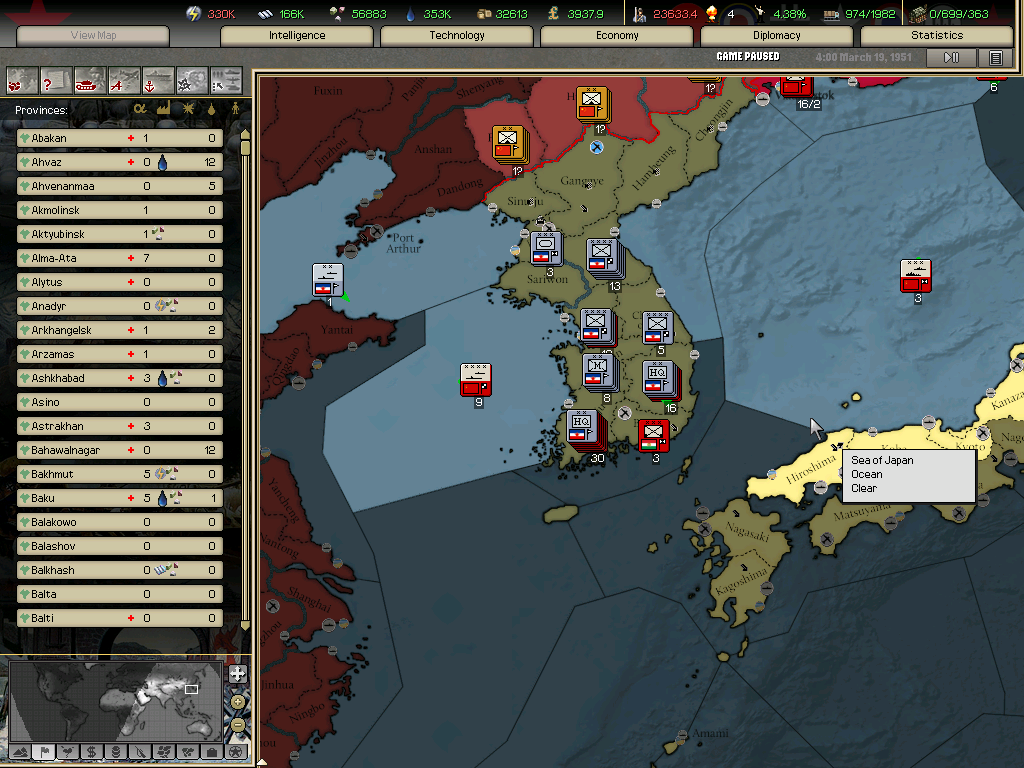Image resolution: width=1024 pixels, height=768 pixels.
Task: Show naval units with the anchor icon
Action: [x=159, y=79]
